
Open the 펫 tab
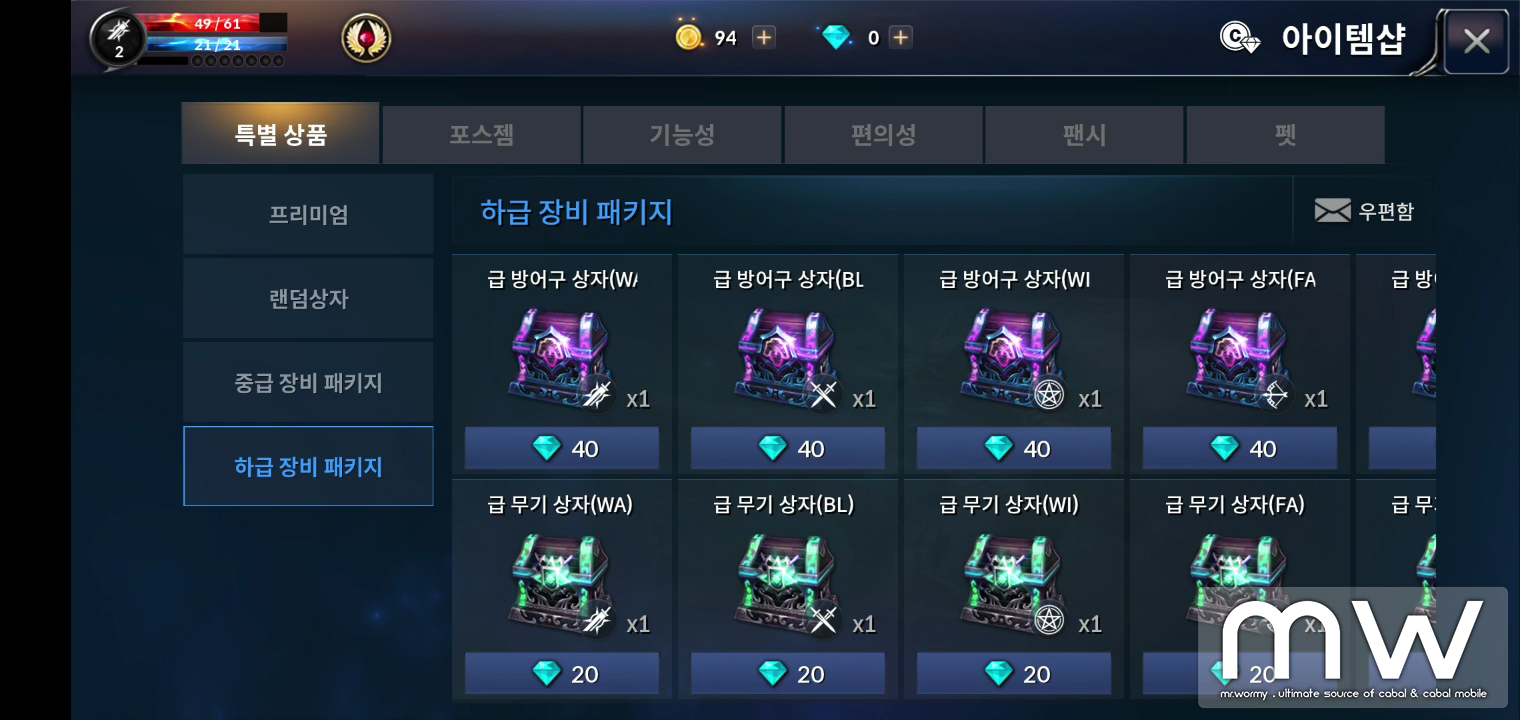[x=1285, y=135]
